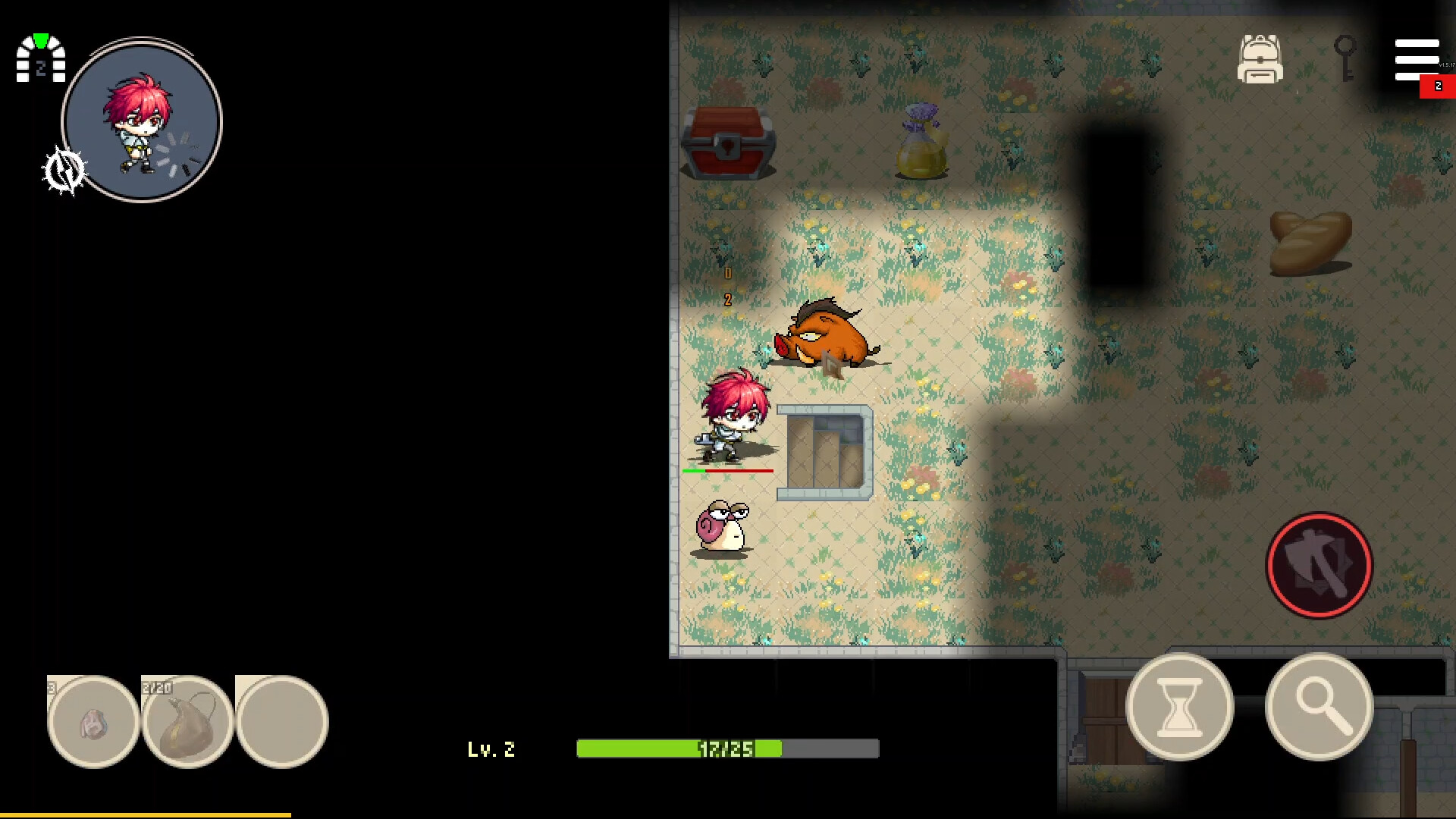1456x819 pixels.
Task: Select the waterskin quickslot
Action: (187, 722)
